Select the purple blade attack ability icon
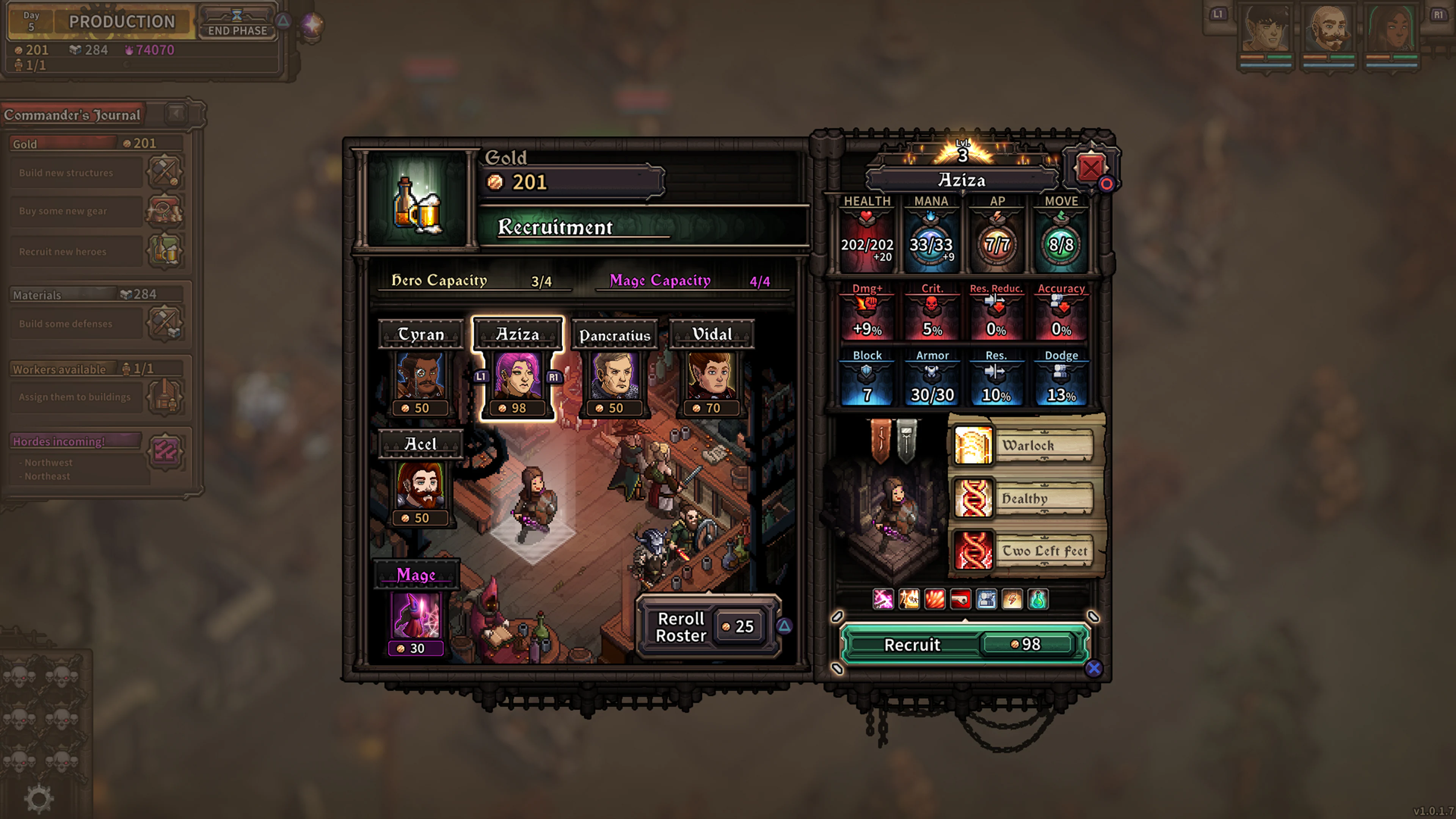This screenshot has width=1456, height=819. (x=883, y=600)
